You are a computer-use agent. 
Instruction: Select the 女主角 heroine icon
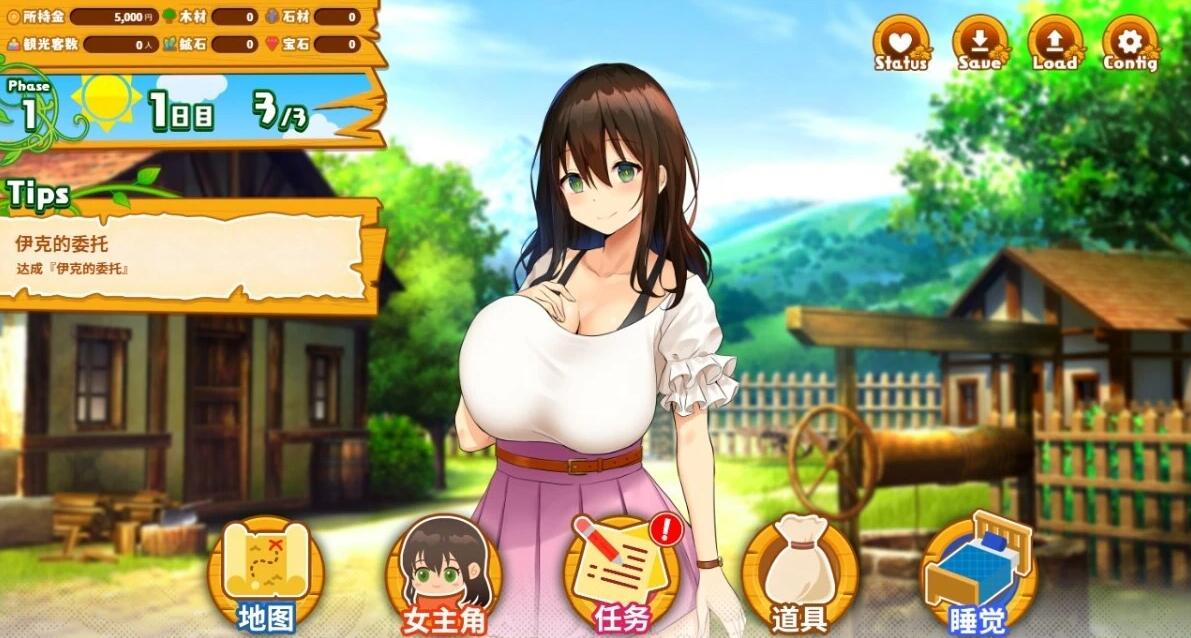point(443,575)
